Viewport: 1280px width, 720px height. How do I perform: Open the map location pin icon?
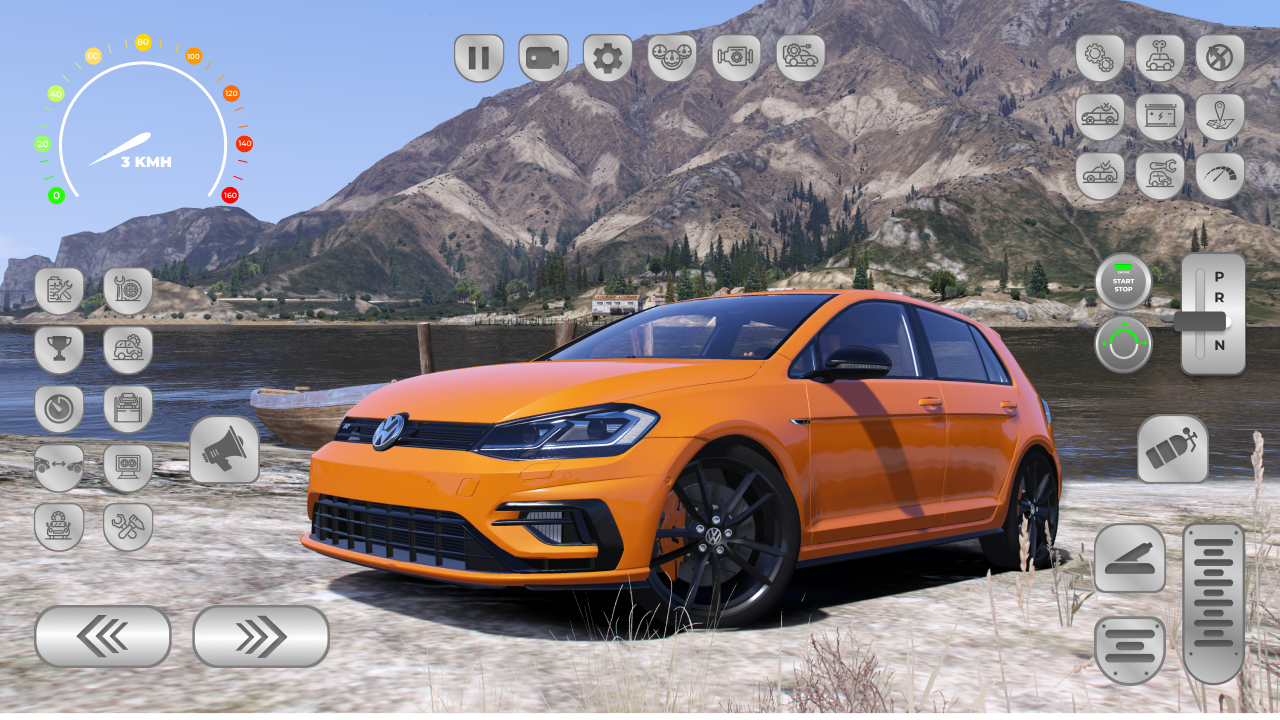point(1220,117)
